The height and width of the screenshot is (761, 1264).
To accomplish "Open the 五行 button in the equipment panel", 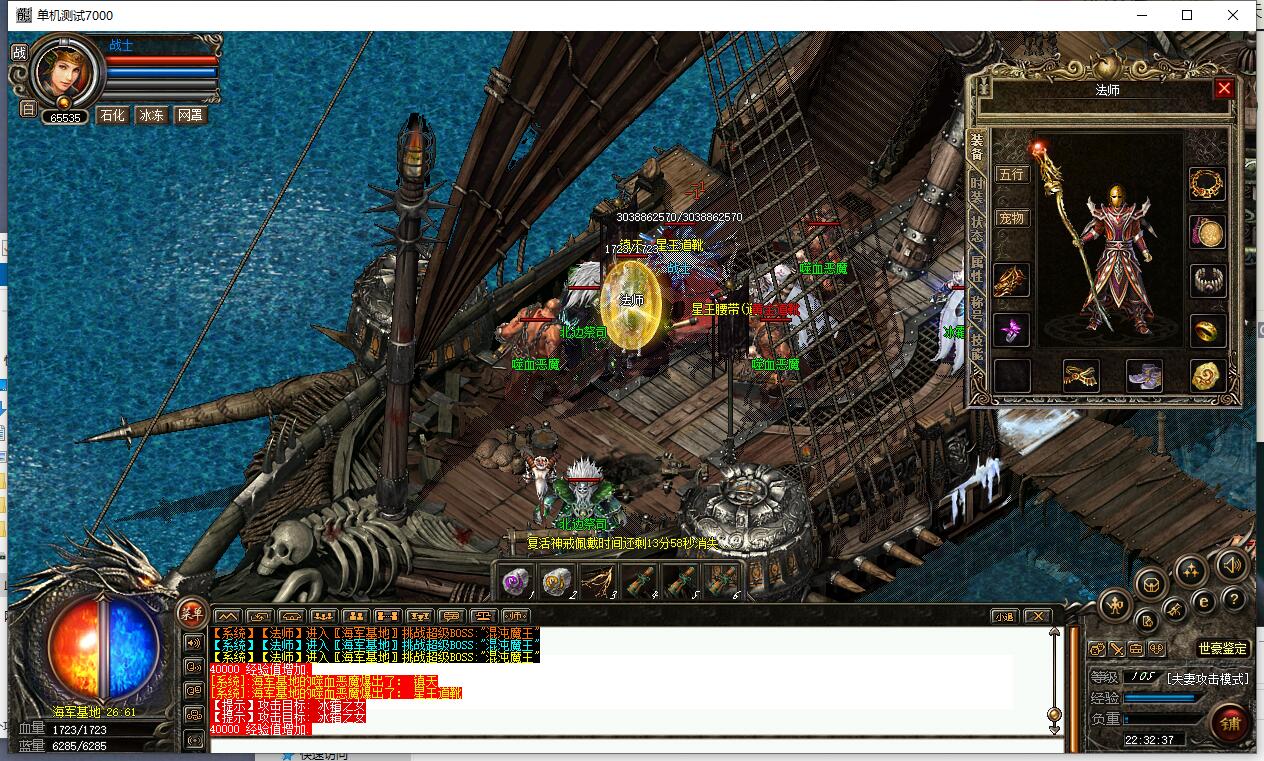I will [x=1012, y=174].
